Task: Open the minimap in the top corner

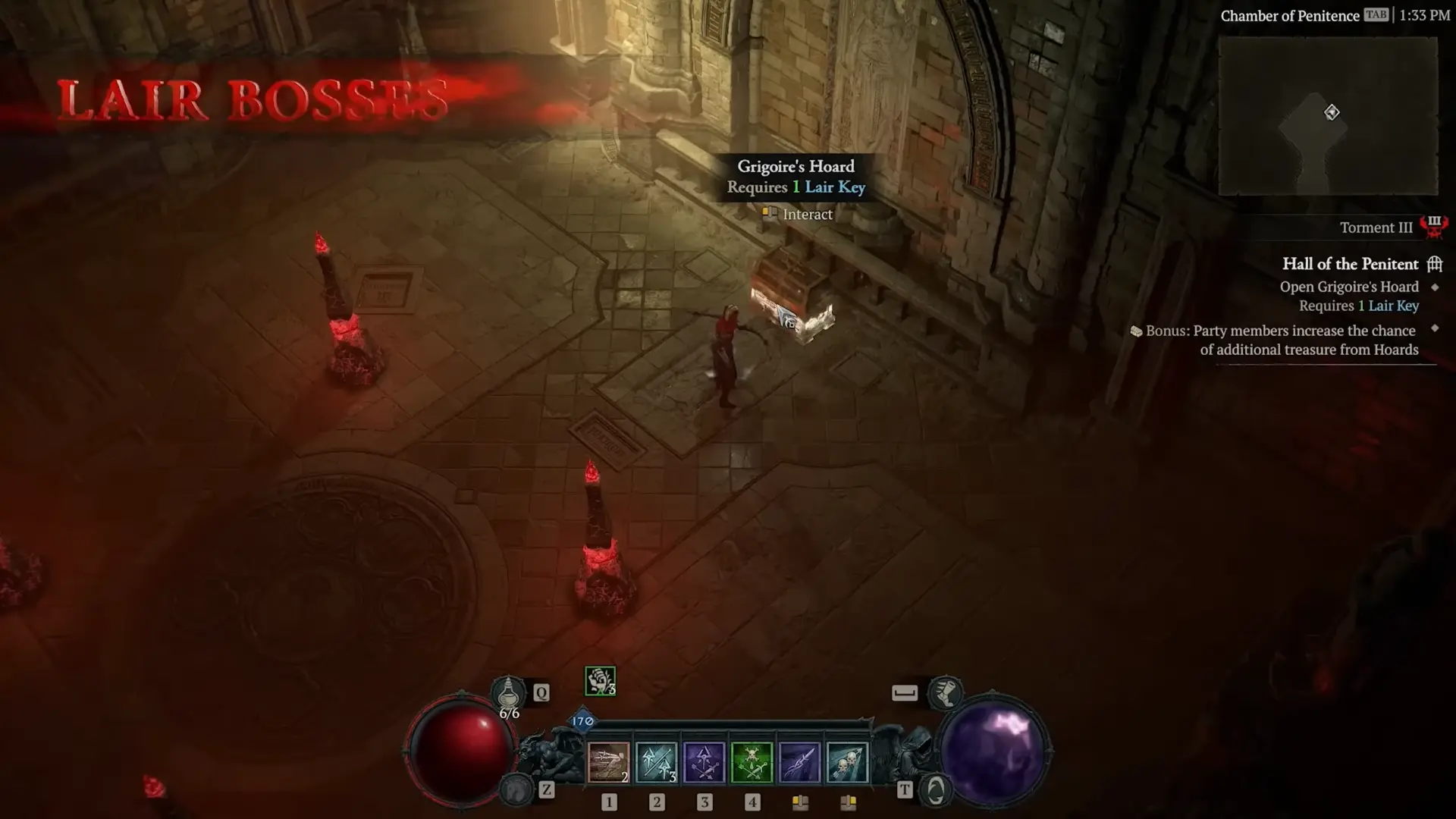Action: (1328, 115)
